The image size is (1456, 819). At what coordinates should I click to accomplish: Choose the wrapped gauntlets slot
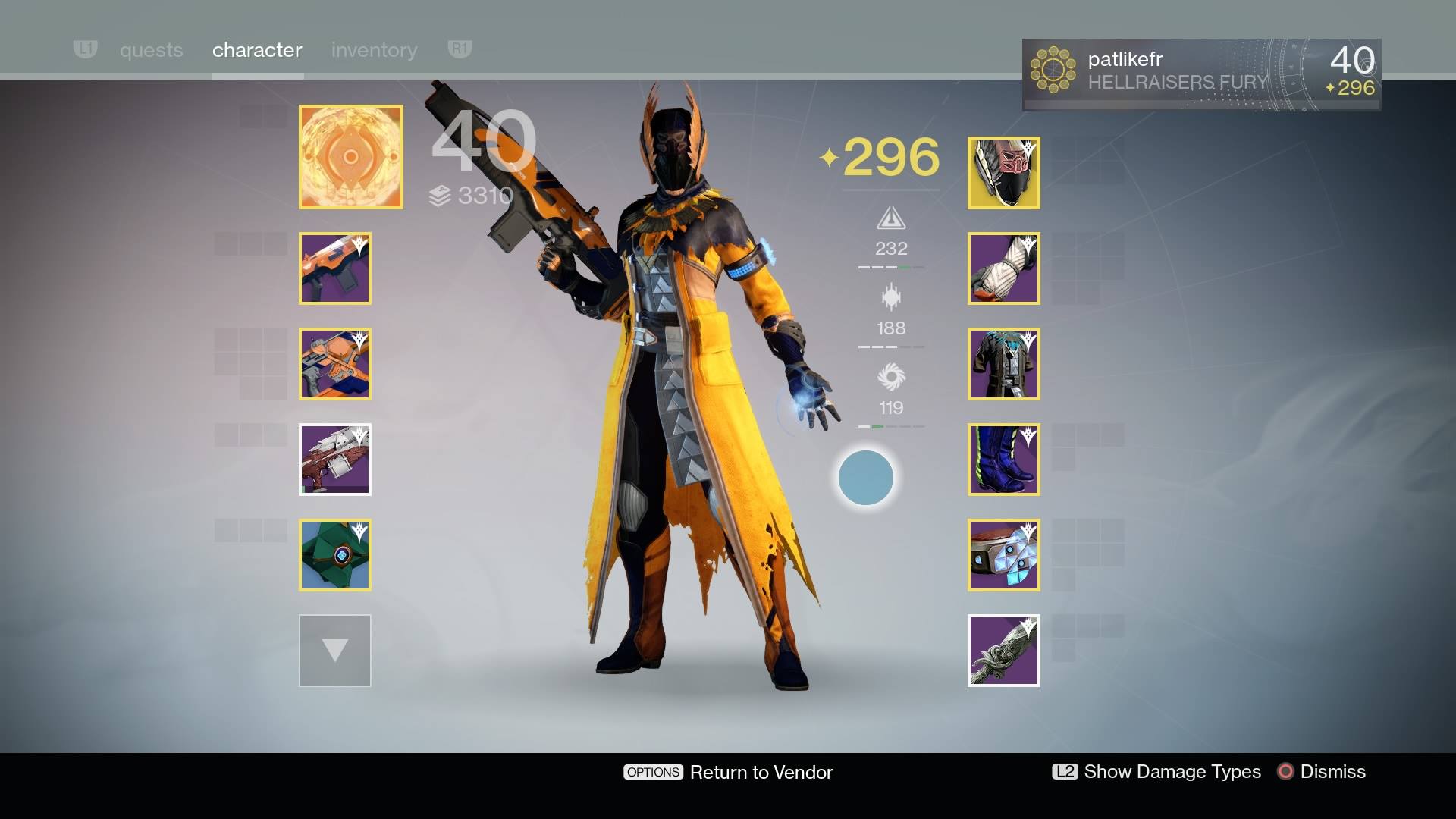click(1003, 268)
